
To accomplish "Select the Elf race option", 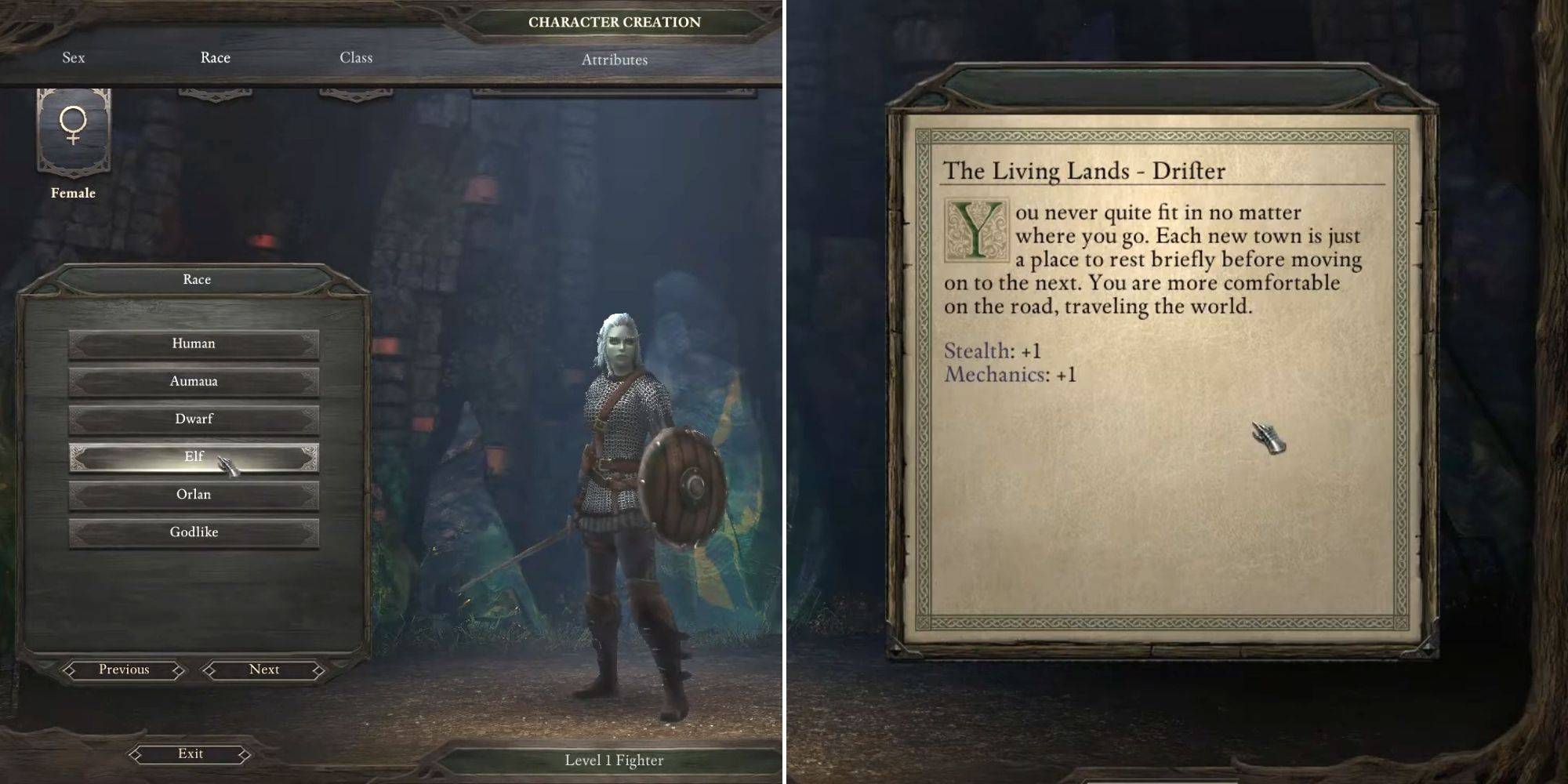I will pyautogui.click(x=194, y=456).
